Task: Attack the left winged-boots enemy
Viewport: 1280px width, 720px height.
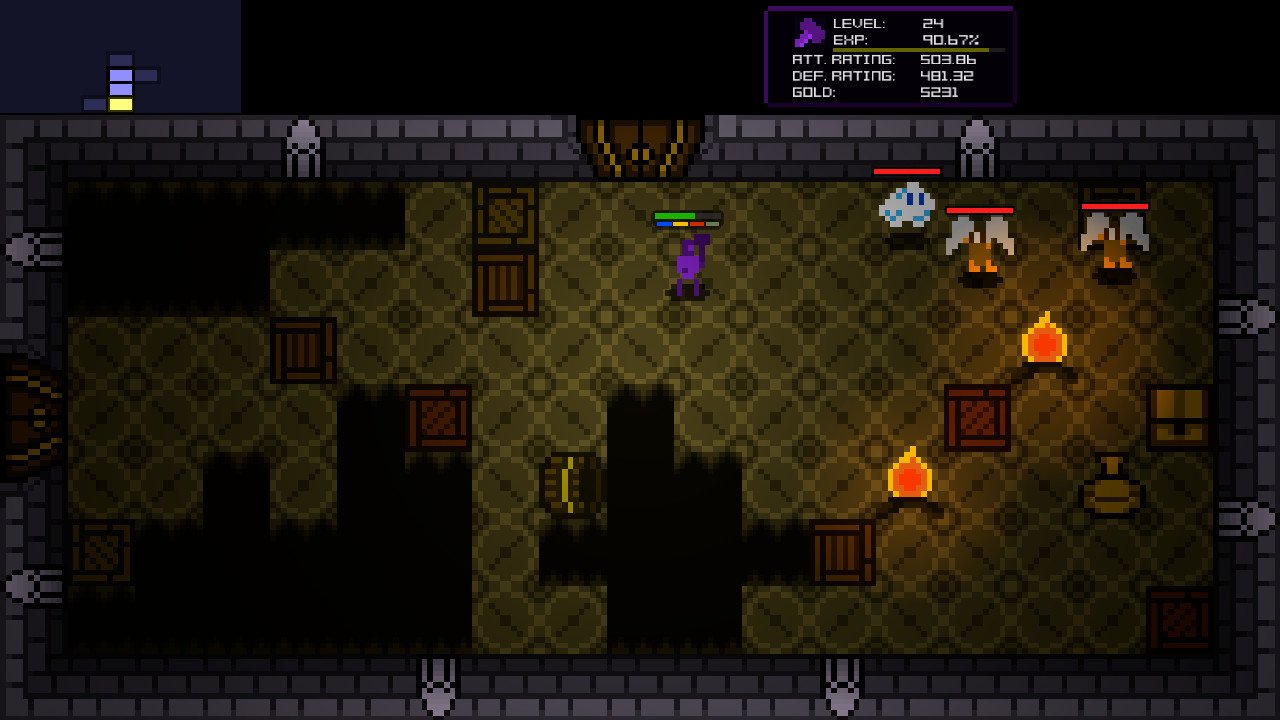Action: coord(981,245)
